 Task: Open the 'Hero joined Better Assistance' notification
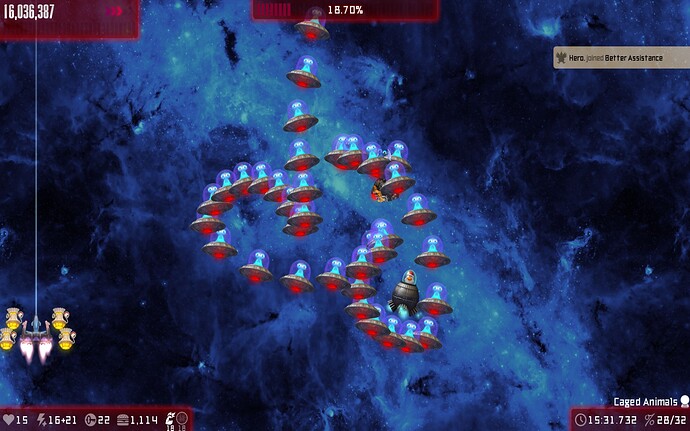point(620,58)
